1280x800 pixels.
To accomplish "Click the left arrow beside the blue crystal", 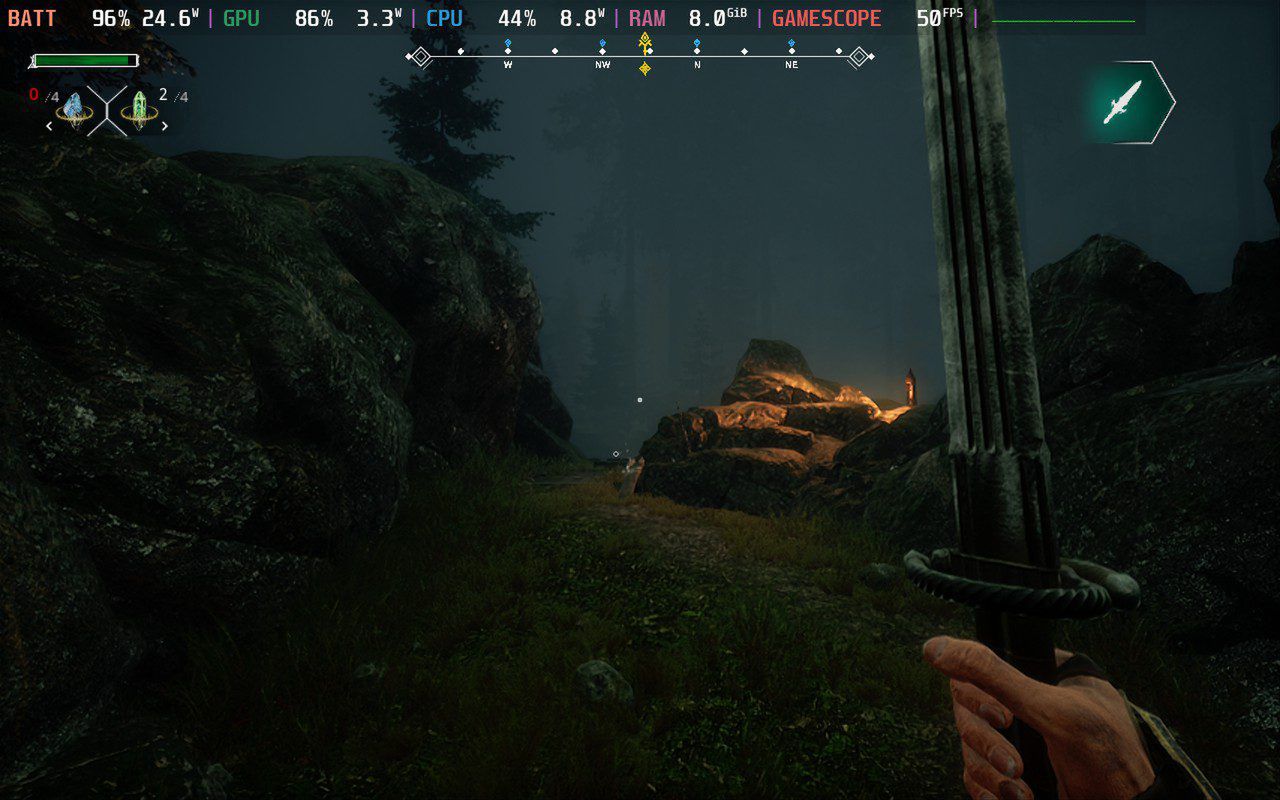I will click(x=49, y=126).
